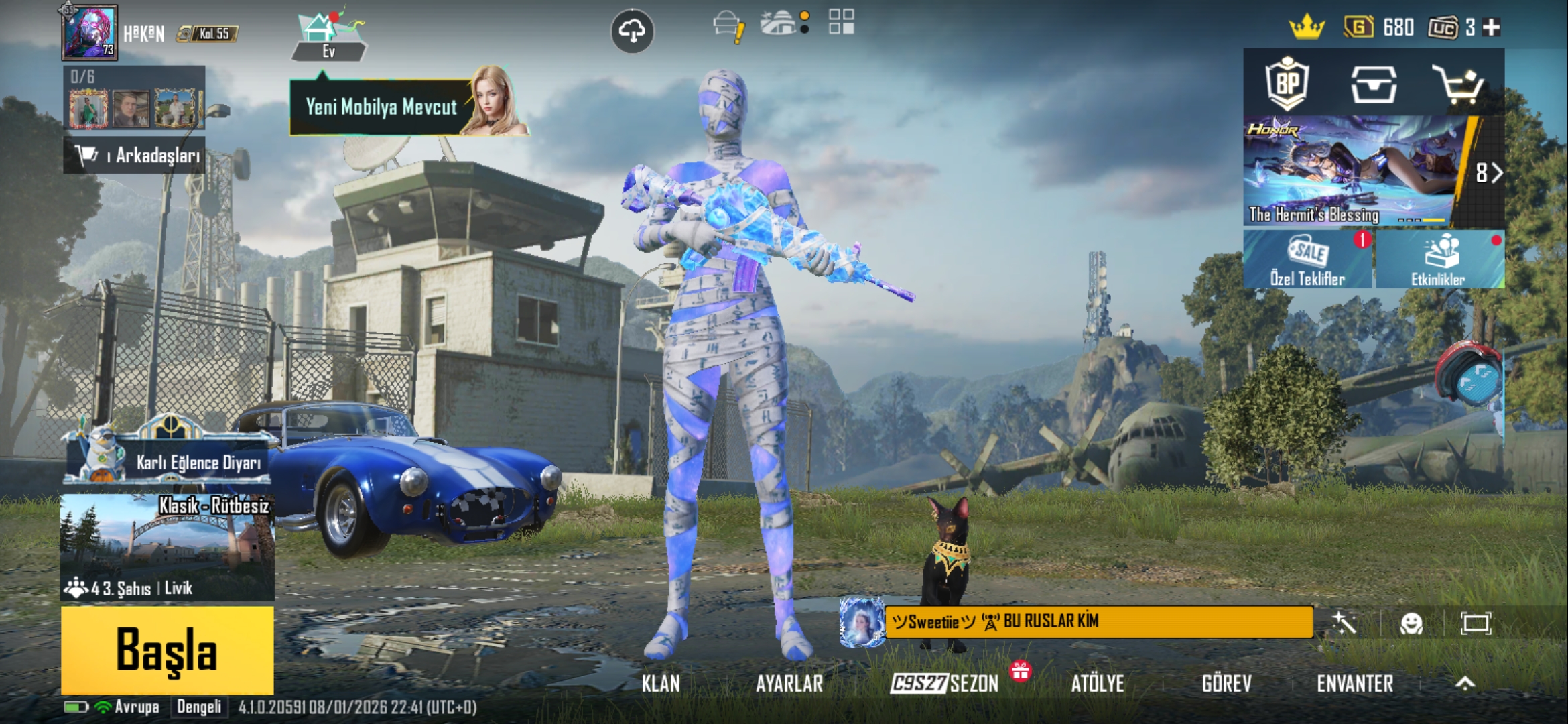Viewport: 1568px width, 724px height.
Task: Open the ENVANTER inventory
Action: coord(1355,683)
